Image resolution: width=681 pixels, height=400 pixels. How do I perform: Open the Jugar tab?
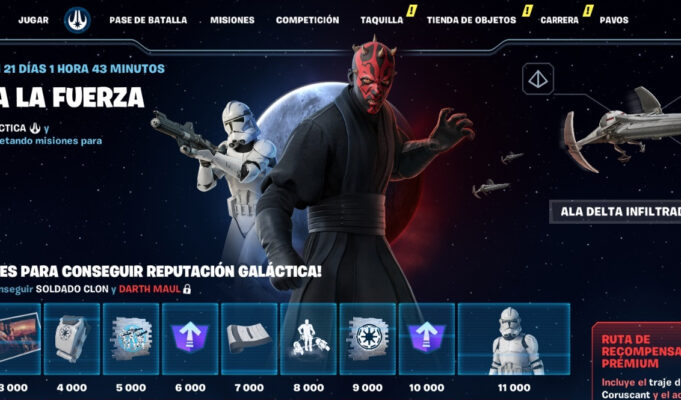click(x=33, y=20)
